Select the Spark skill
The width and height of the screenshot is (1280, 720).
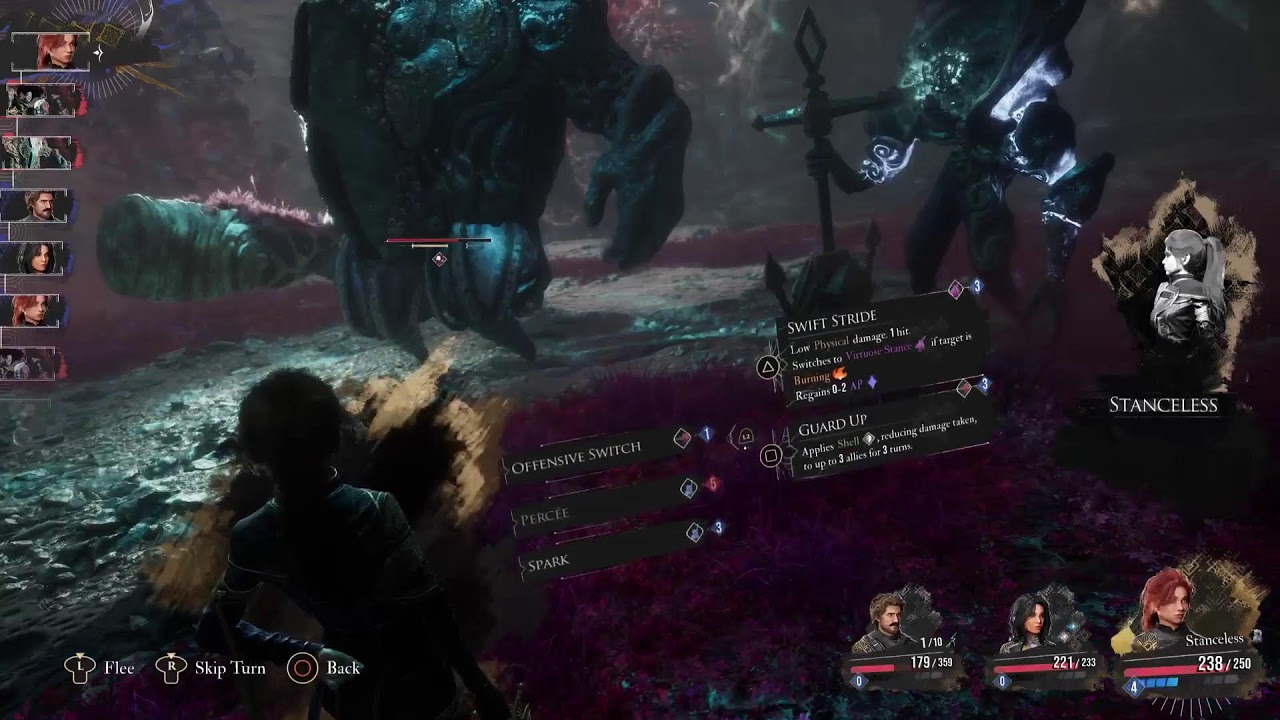tap(549, 563)
